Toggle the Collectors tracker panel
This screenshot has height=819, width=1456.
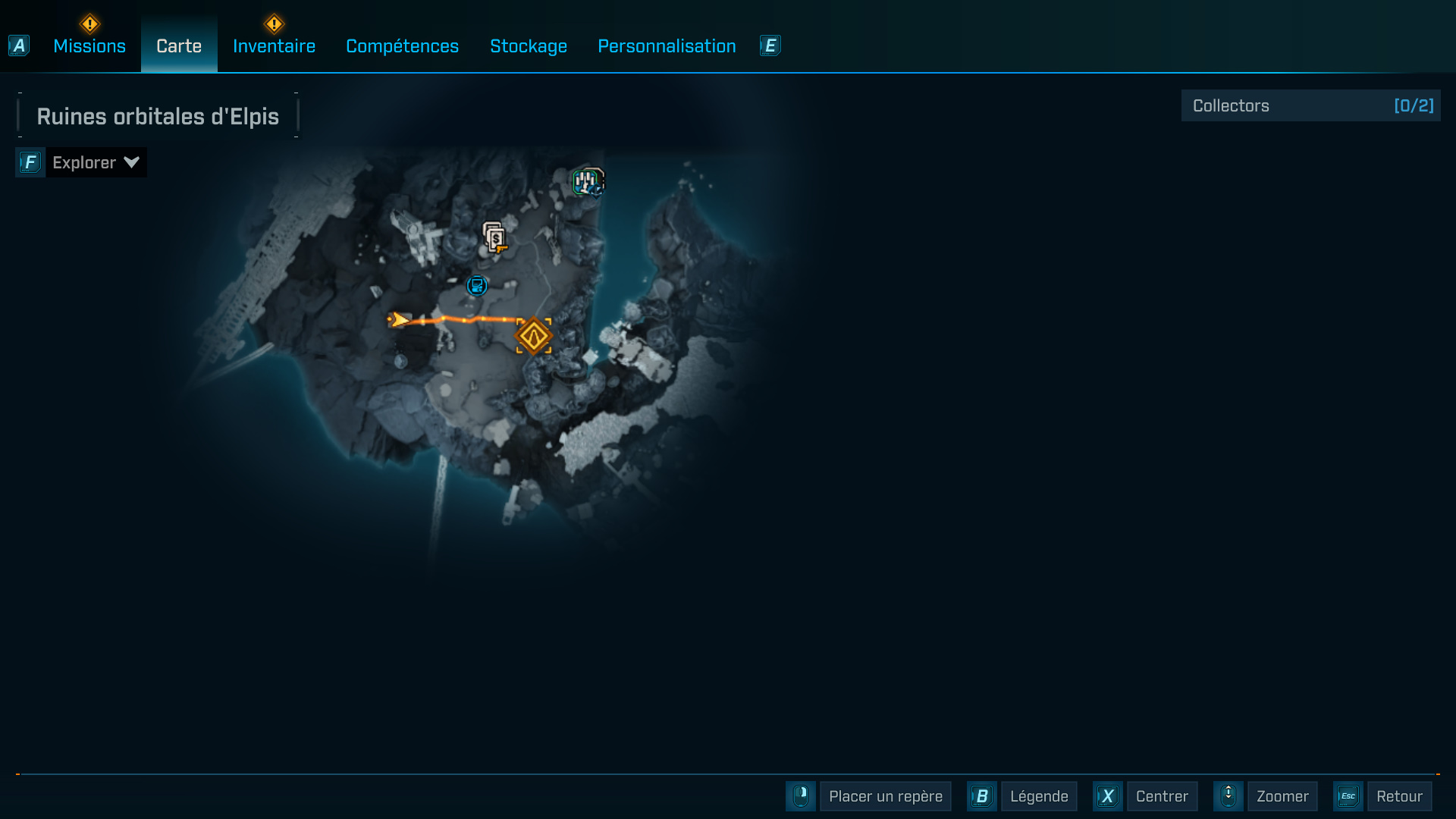click(1310, 105)
